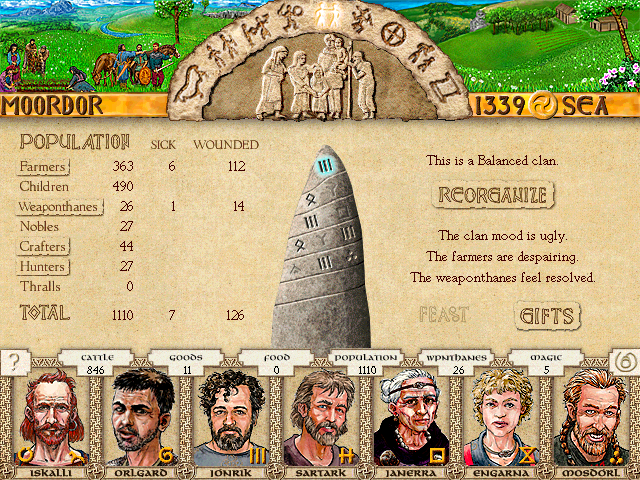Viewport: 640px width, 480px height.
Task: Open the Goods resource tab
Action: pos(186,362)
